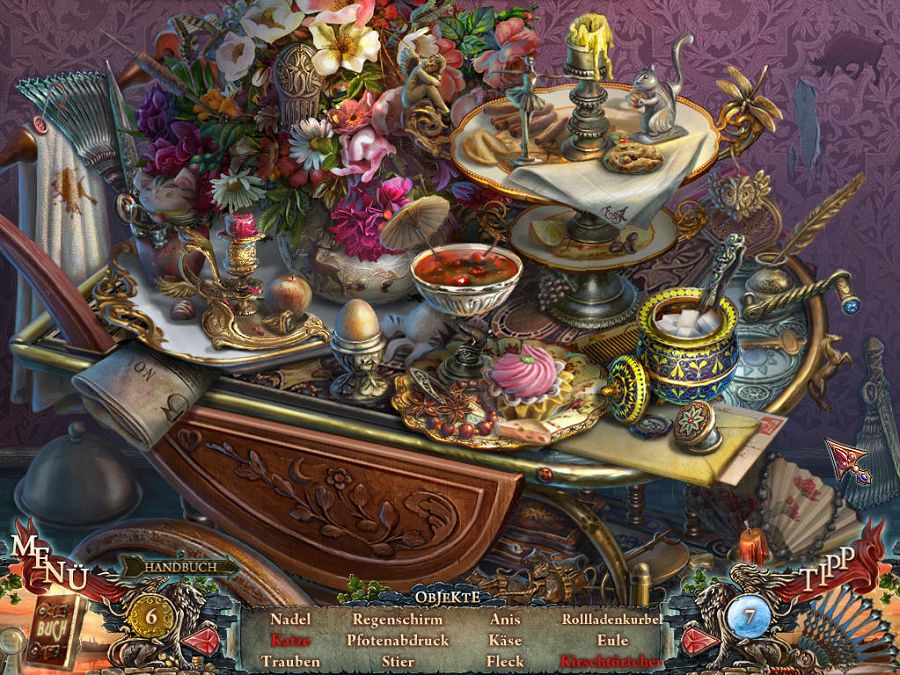Screen dimensions: 900x675
Task: Select 'Trauben' in the object list
Action: coord(291,661)
